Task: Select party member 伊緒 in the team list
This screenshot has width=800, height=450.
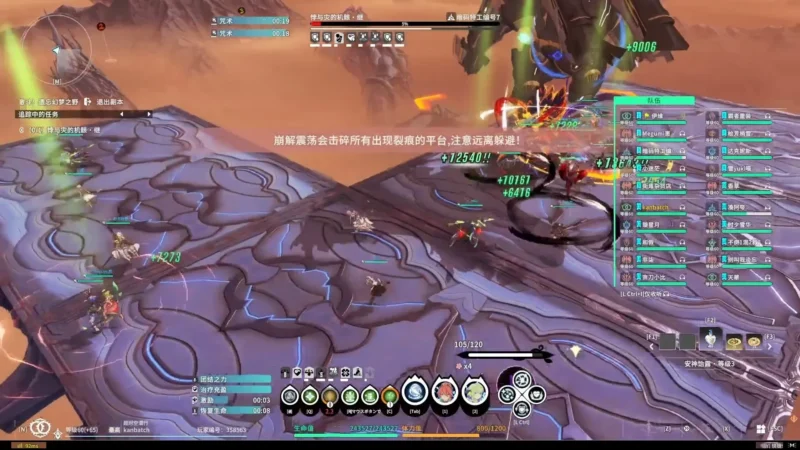Action: point(651,116)
